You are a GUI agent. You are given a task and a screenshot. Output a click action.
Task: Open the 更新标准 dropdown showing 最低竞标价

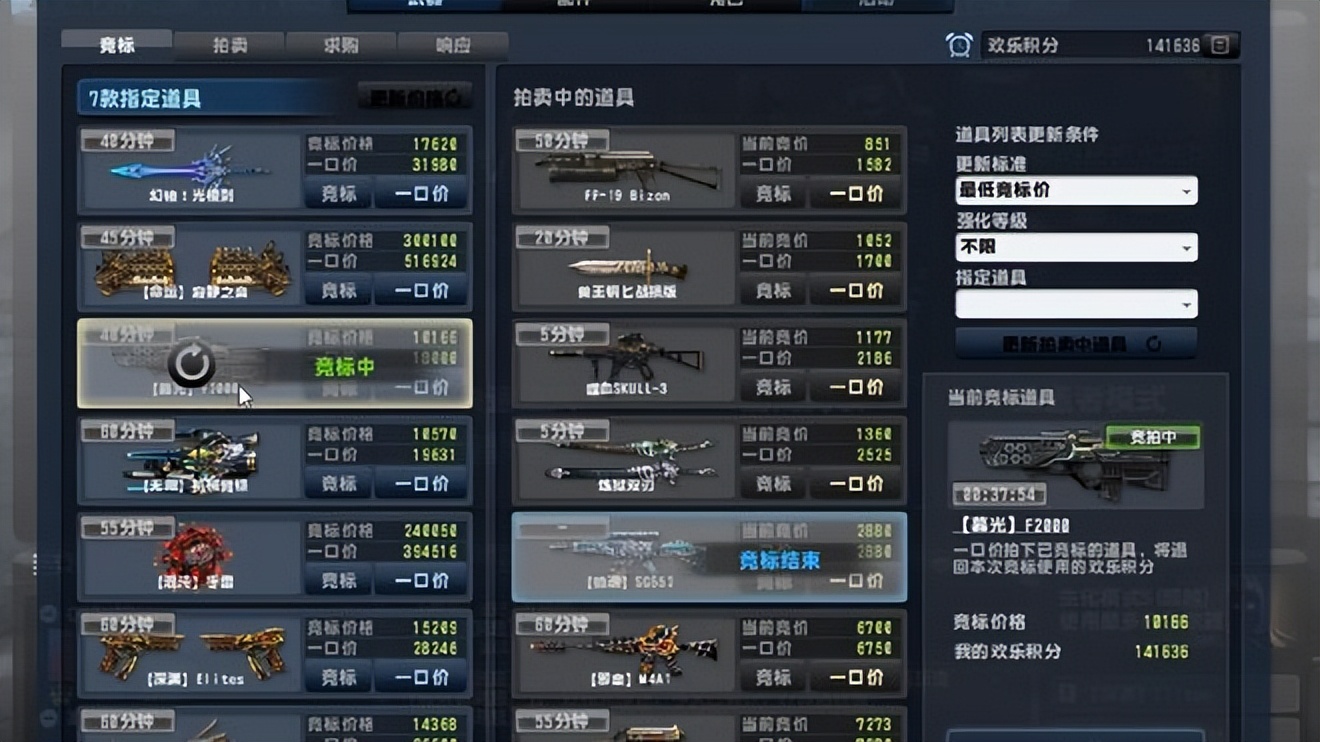coord(1075,190)
